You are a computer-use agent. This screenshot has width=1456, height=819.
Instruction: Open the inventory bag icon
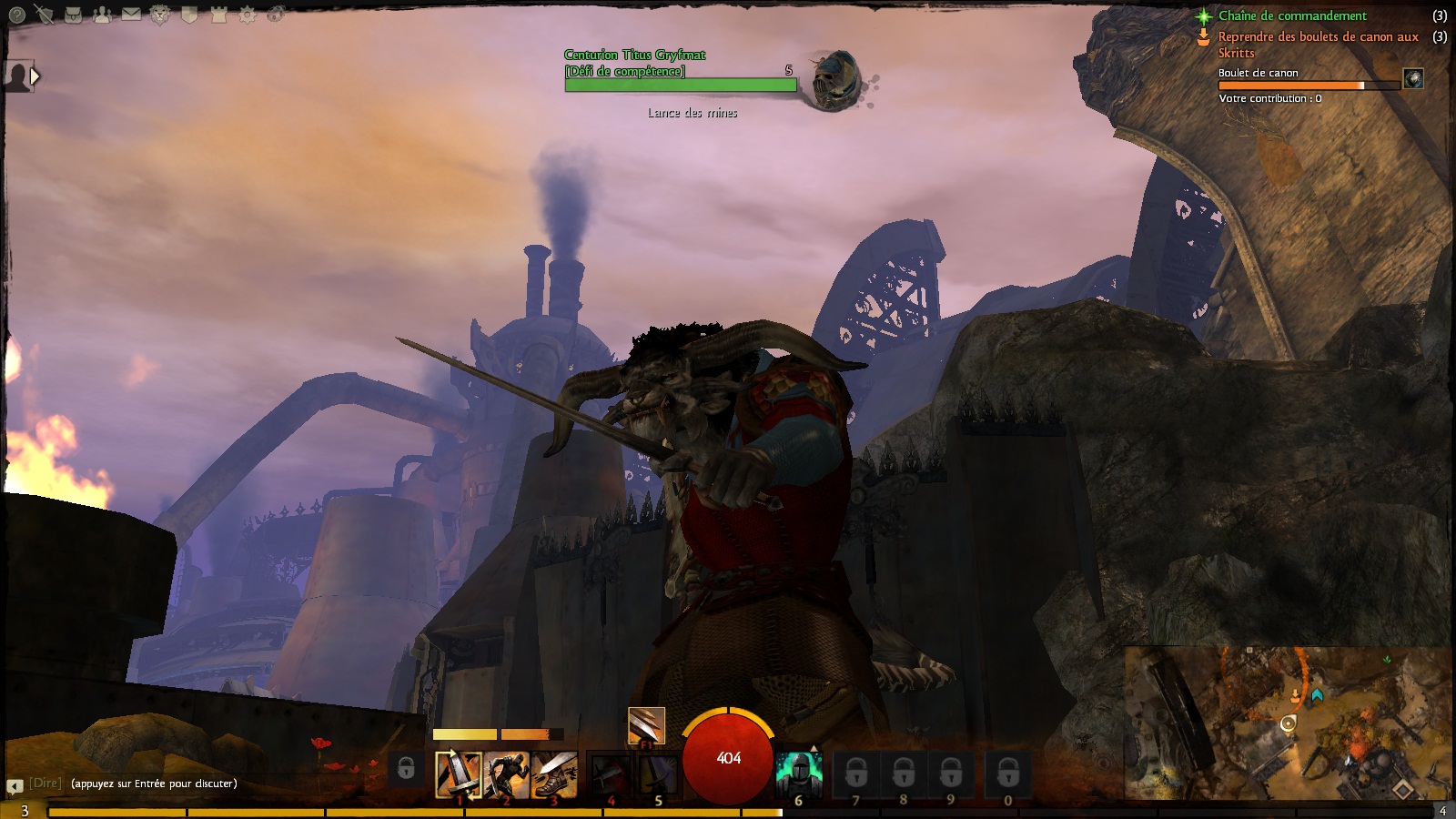pos(74,15)
